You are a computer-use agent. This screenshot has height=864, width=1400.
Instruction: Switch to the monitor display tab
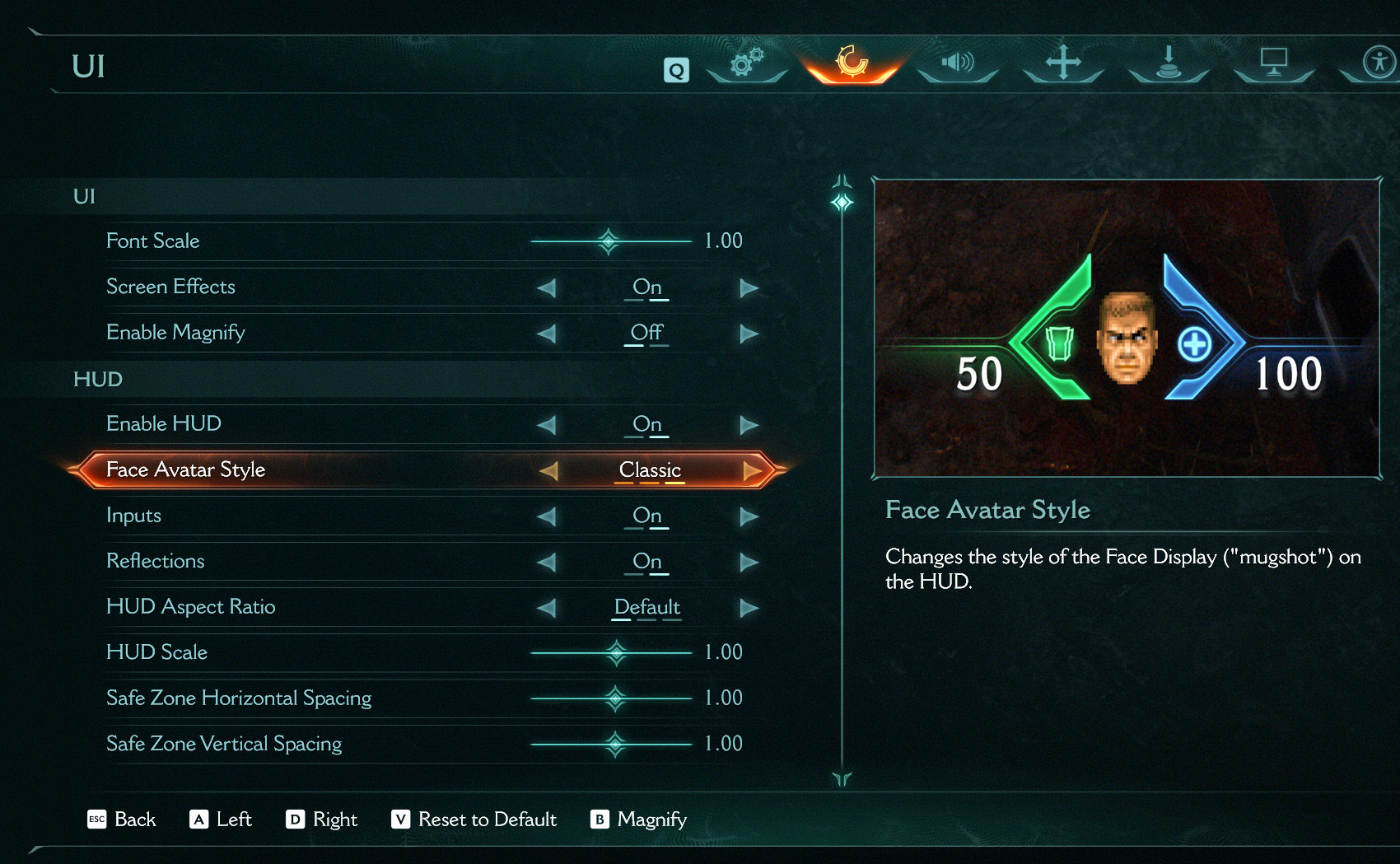tap(1273, 62)
